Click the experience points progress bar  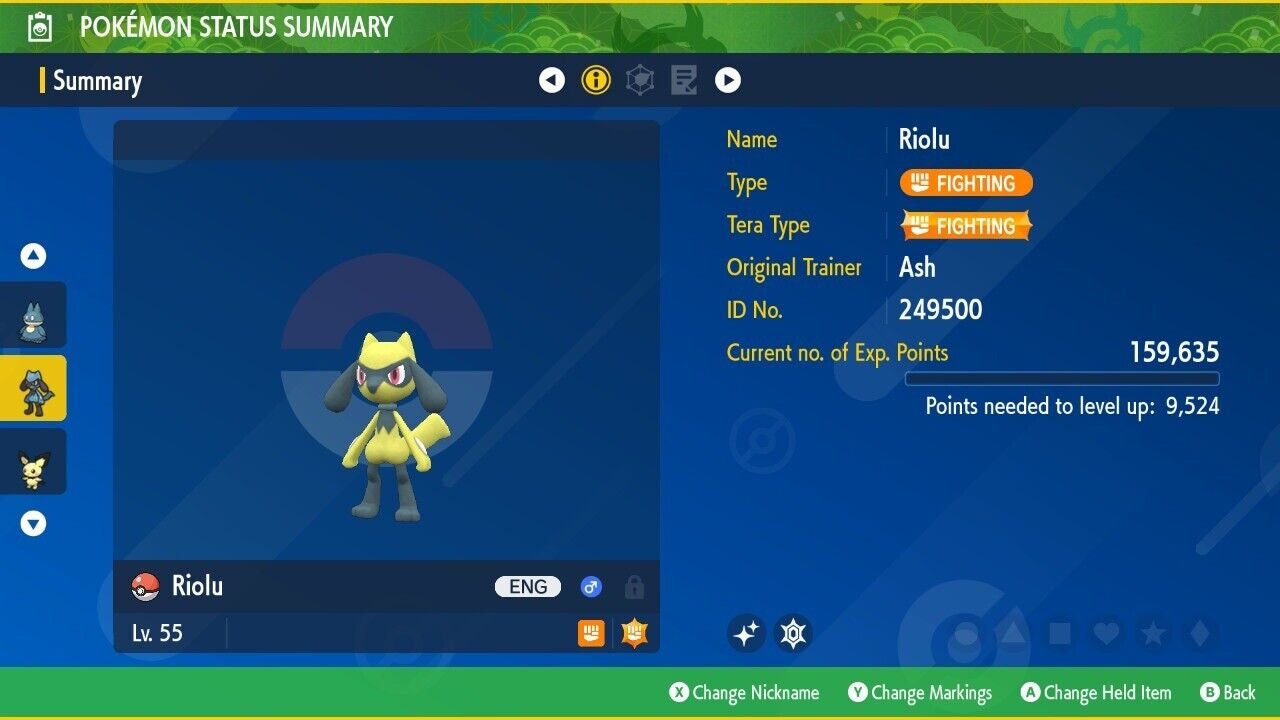pos(1062,378)
